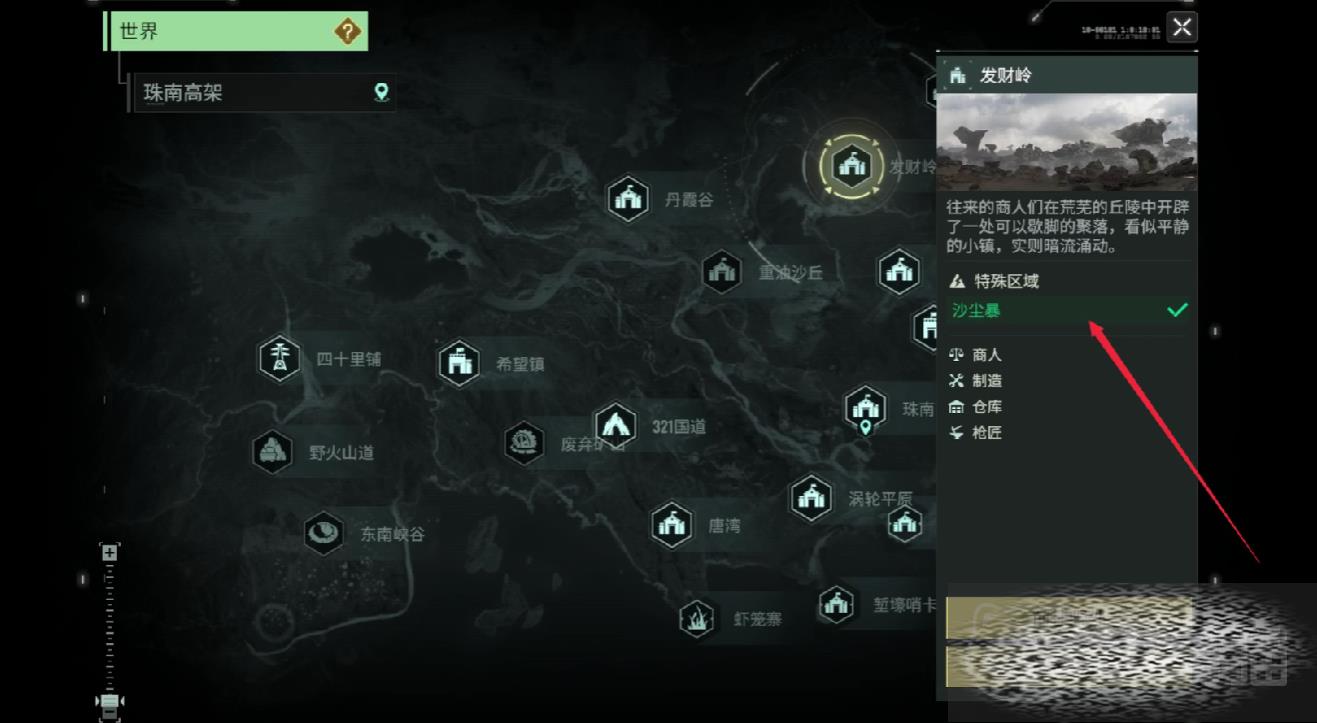1317x723 pixels.
Task: Click the 321国道 tent marker
Action: pyautogui.click(x=615, y=426)
